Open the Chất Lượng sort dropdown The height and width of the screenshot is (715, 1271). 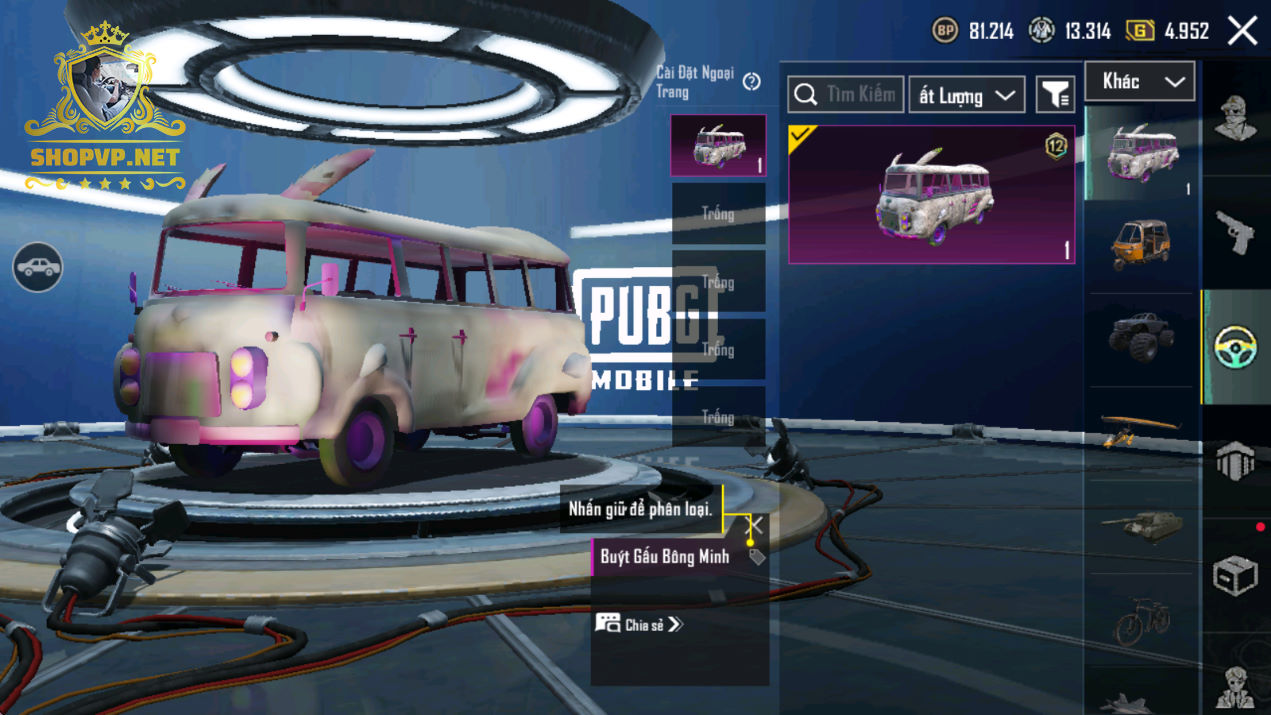coord(966,96)
